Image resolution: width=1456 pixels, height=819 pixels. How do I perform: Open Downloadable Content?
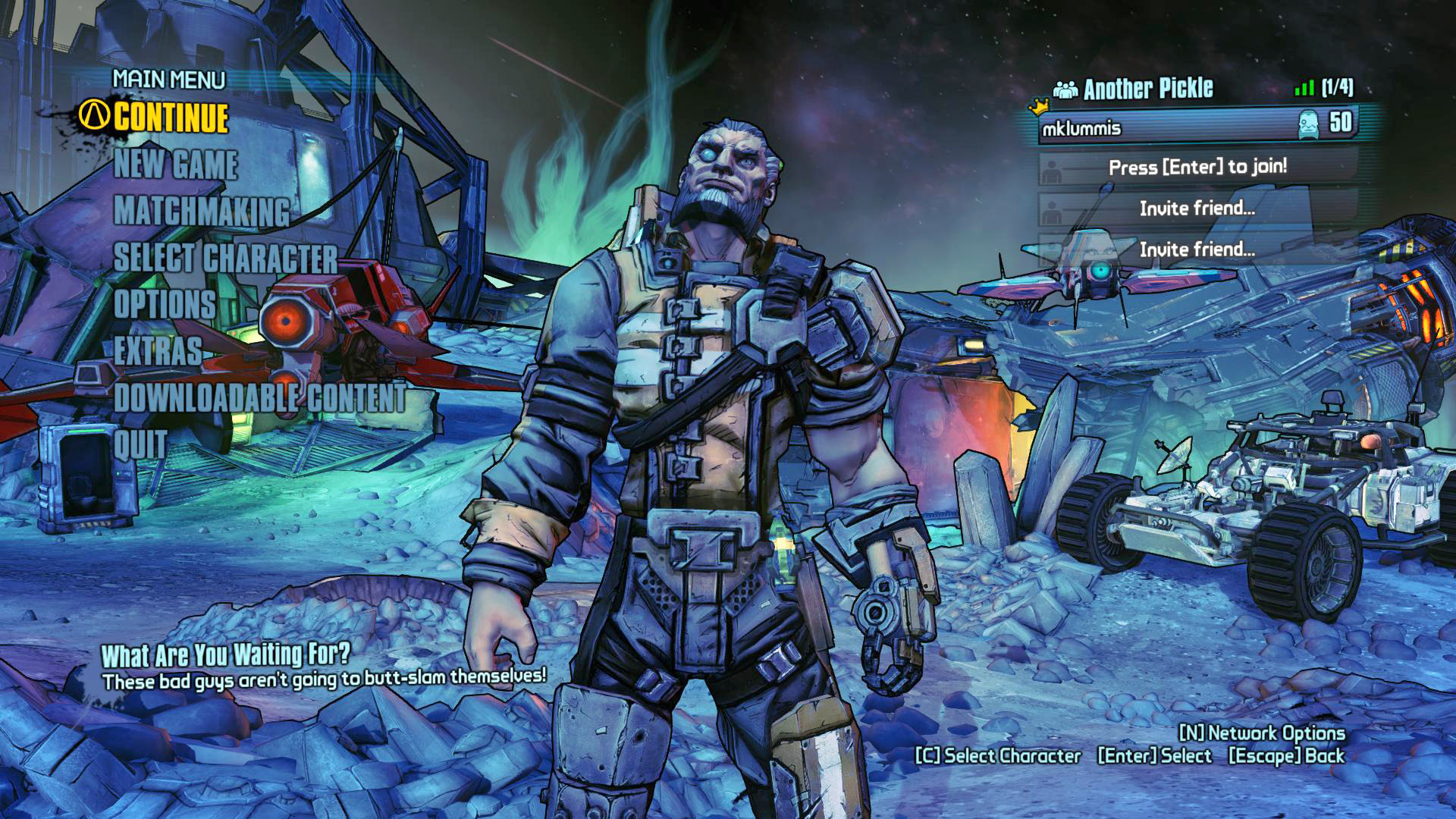point(259,397)
